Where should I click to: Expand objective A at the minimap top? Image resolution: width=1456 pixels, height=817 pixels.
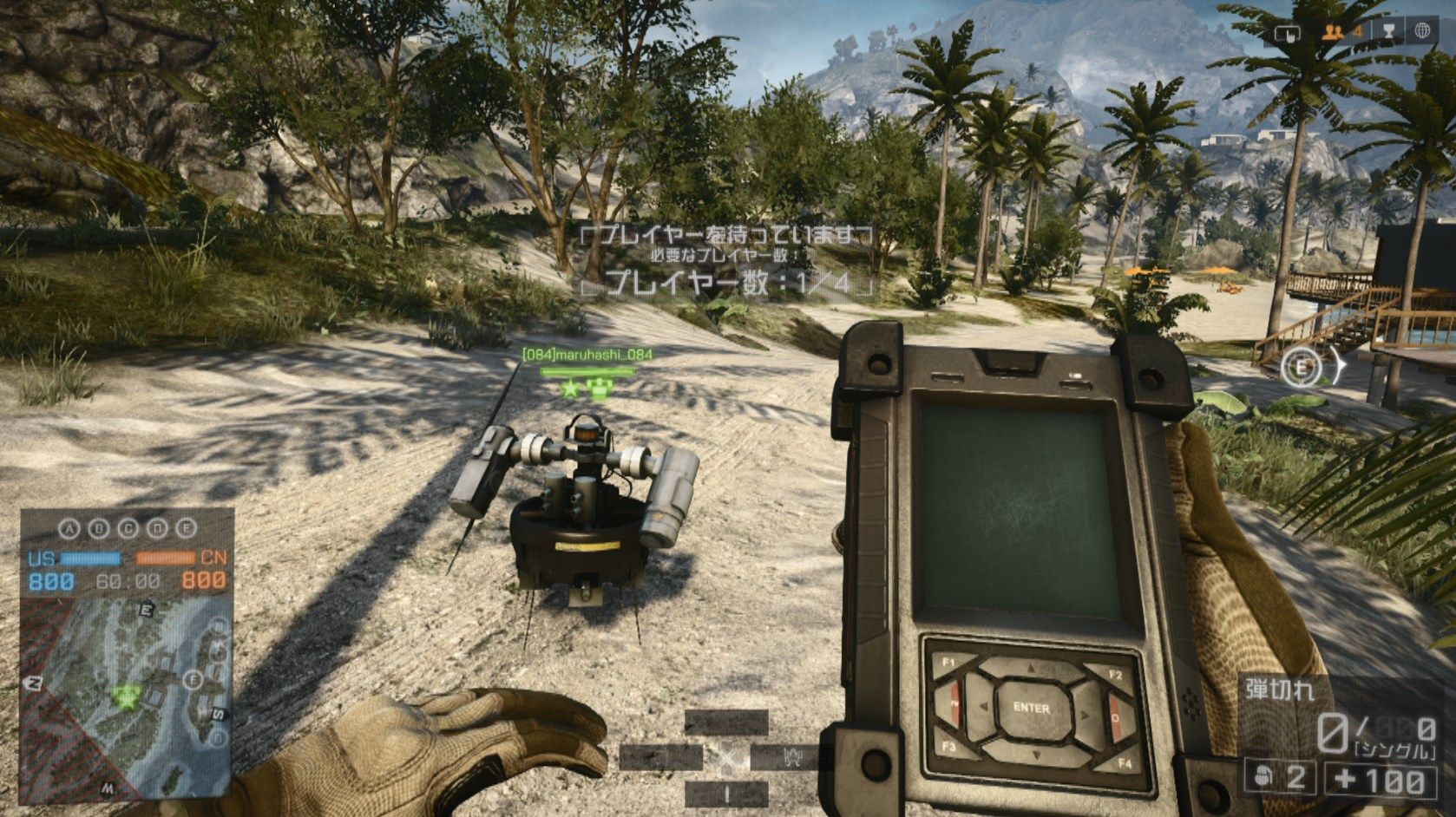tap(68, 528)
